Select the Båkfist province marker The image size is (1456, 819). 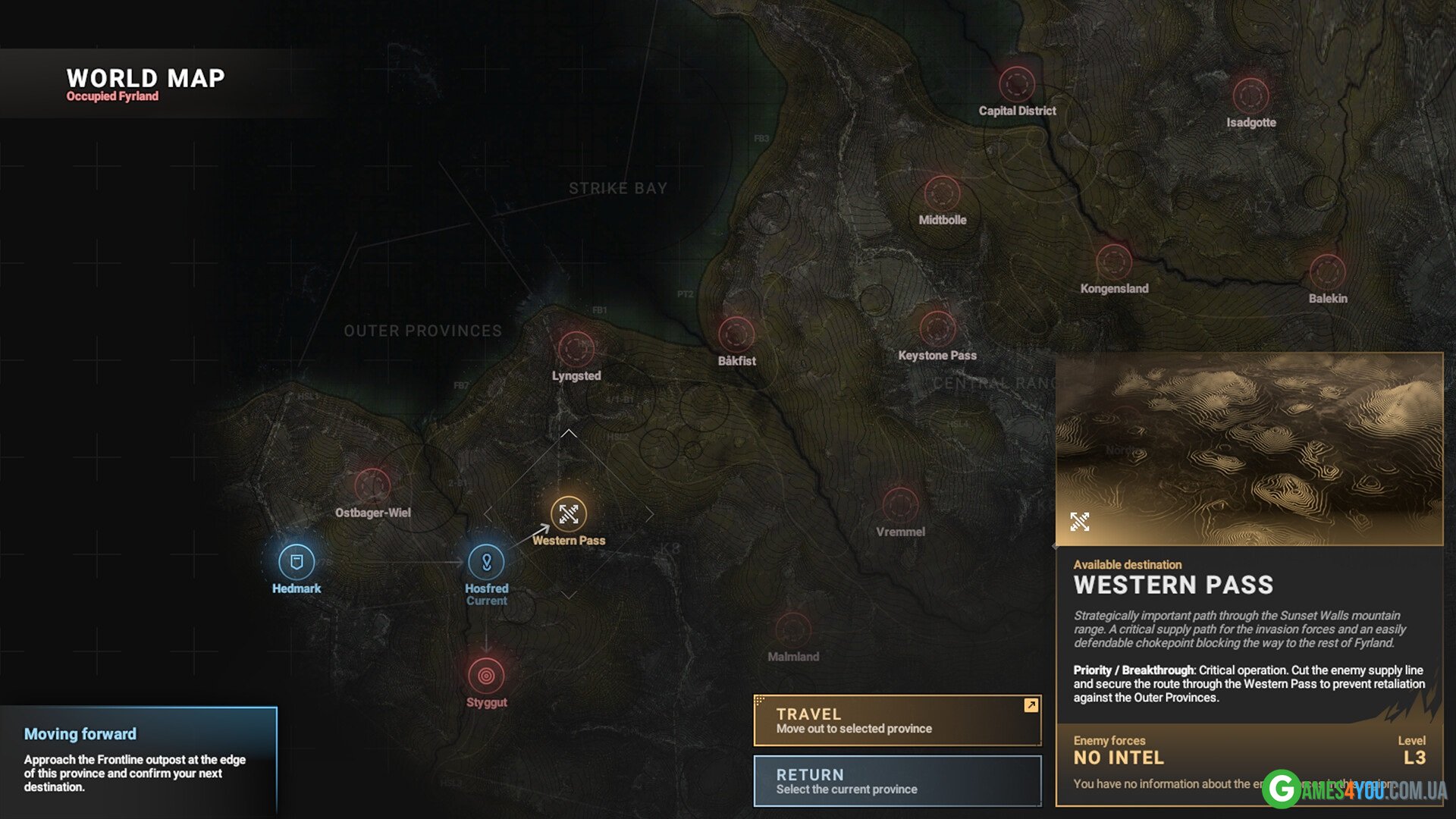pos(736,334)
